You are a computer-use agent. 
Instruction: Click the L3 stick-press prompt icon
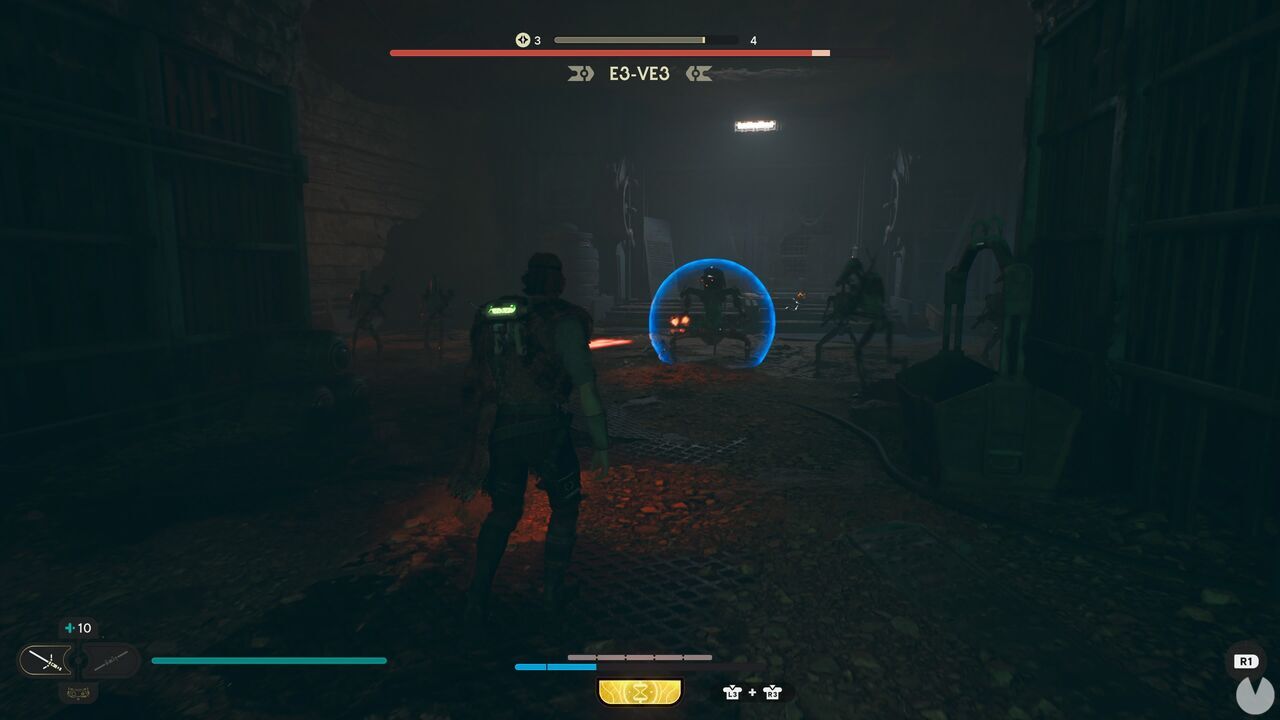point(731,692)
